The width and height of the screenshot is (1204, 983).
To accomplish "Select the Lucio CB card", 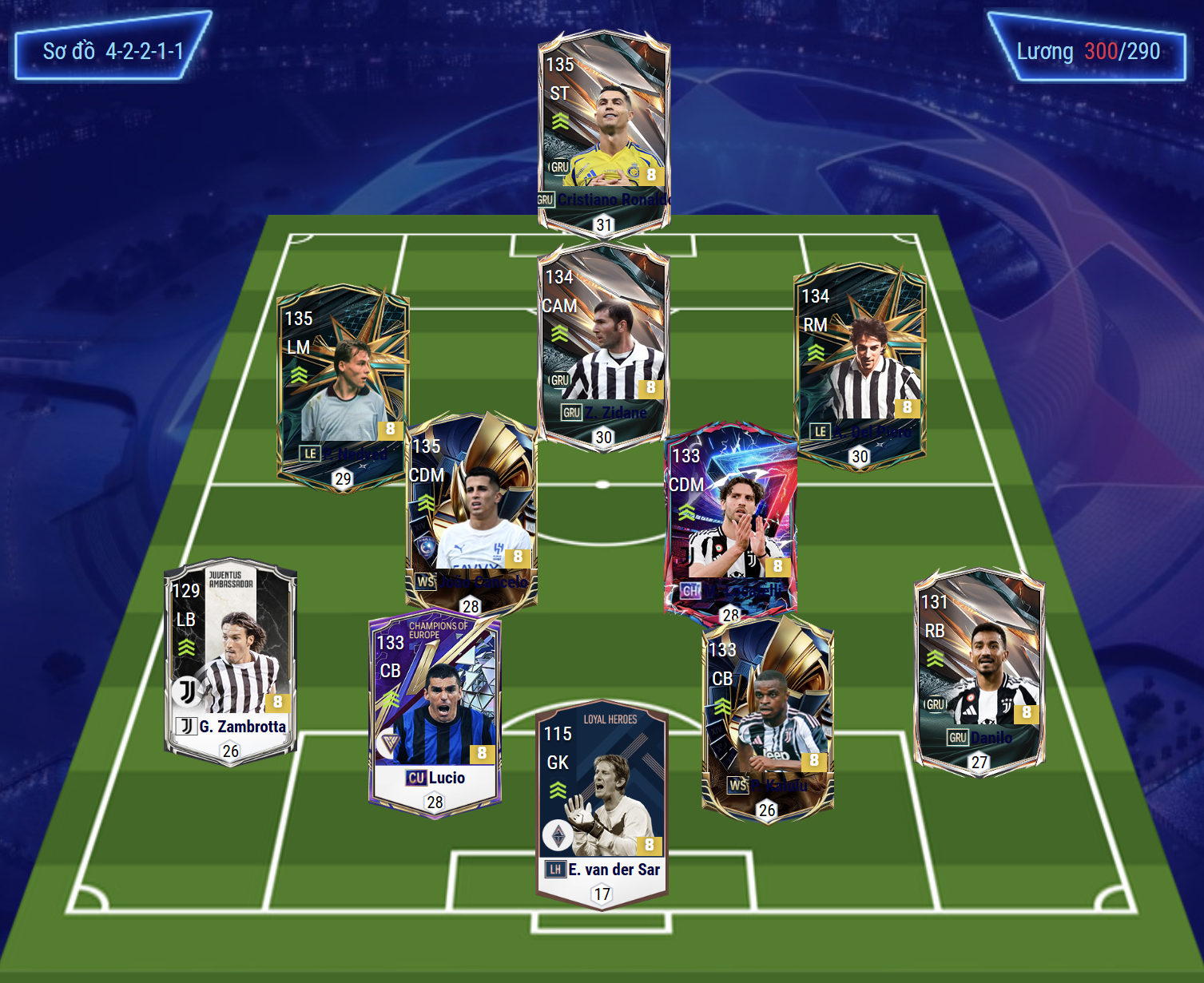I will 435,711.
